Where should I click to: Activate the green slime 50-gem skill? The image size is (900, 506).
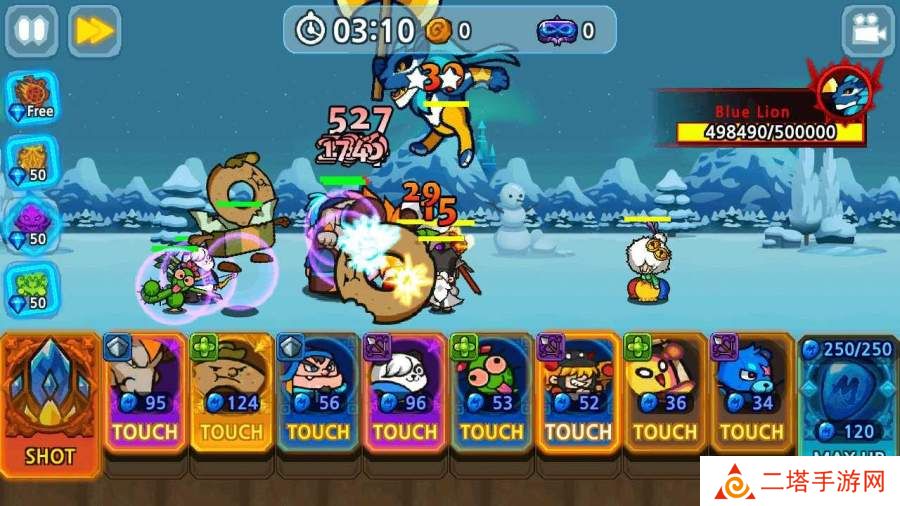coord(32,288)
